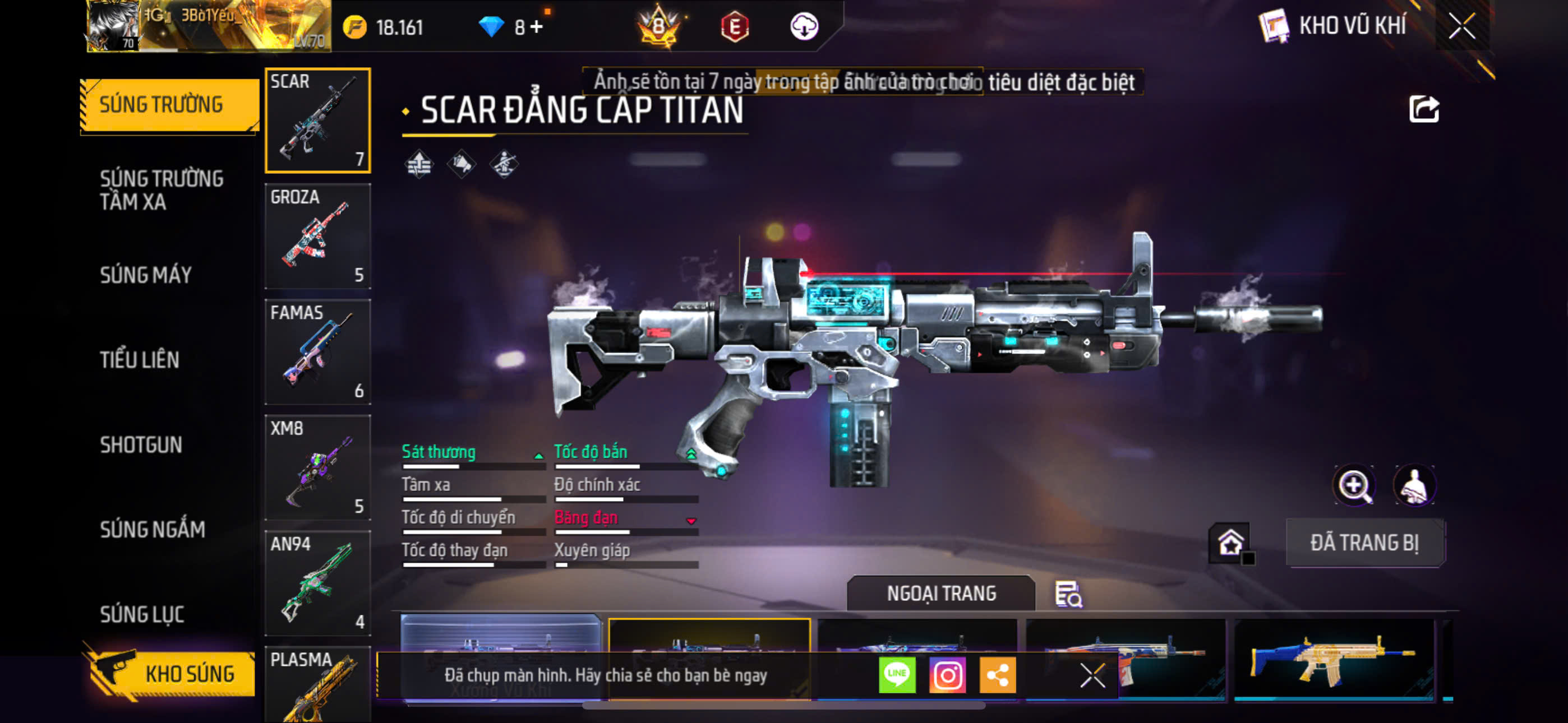
Task: Click the share arrow icon
Action: (1423, 109)
